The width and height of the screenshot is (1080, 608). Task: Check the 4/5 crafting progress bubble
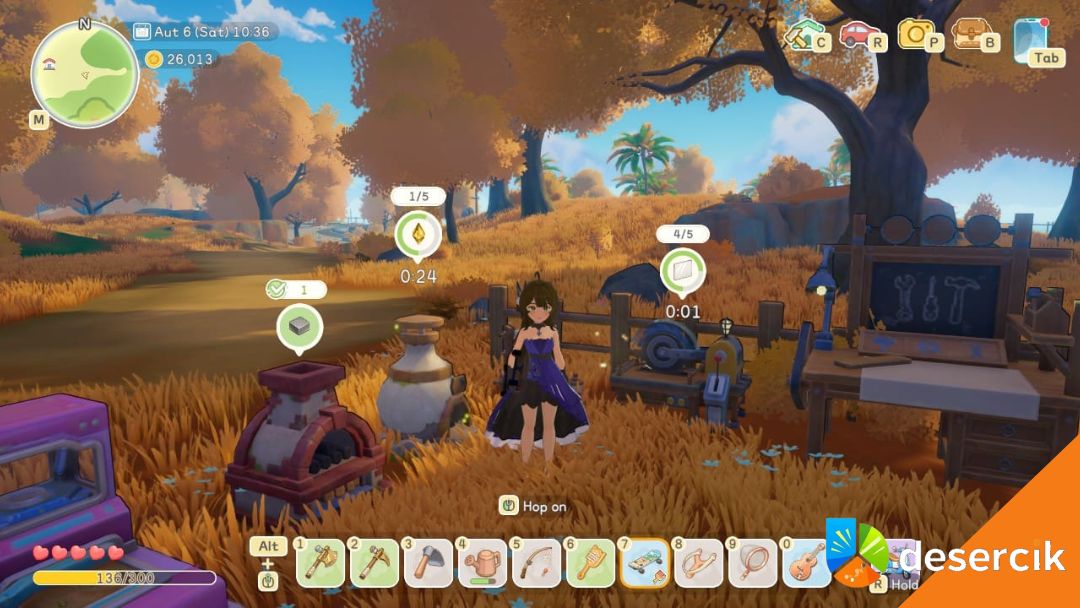click(x=683, y=271)
